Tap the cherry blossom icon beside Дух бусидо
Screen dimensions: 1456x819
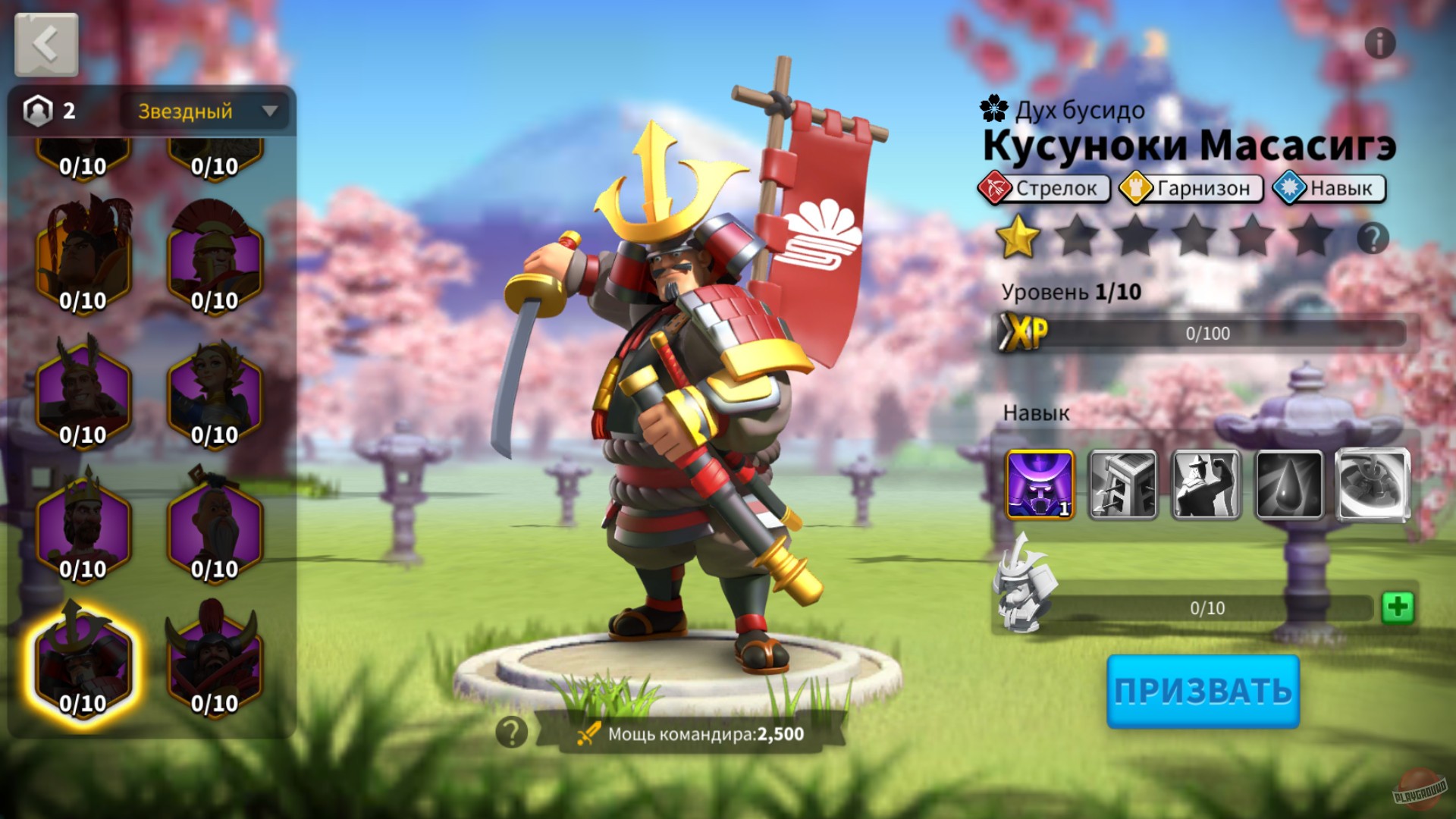(993, 107)
